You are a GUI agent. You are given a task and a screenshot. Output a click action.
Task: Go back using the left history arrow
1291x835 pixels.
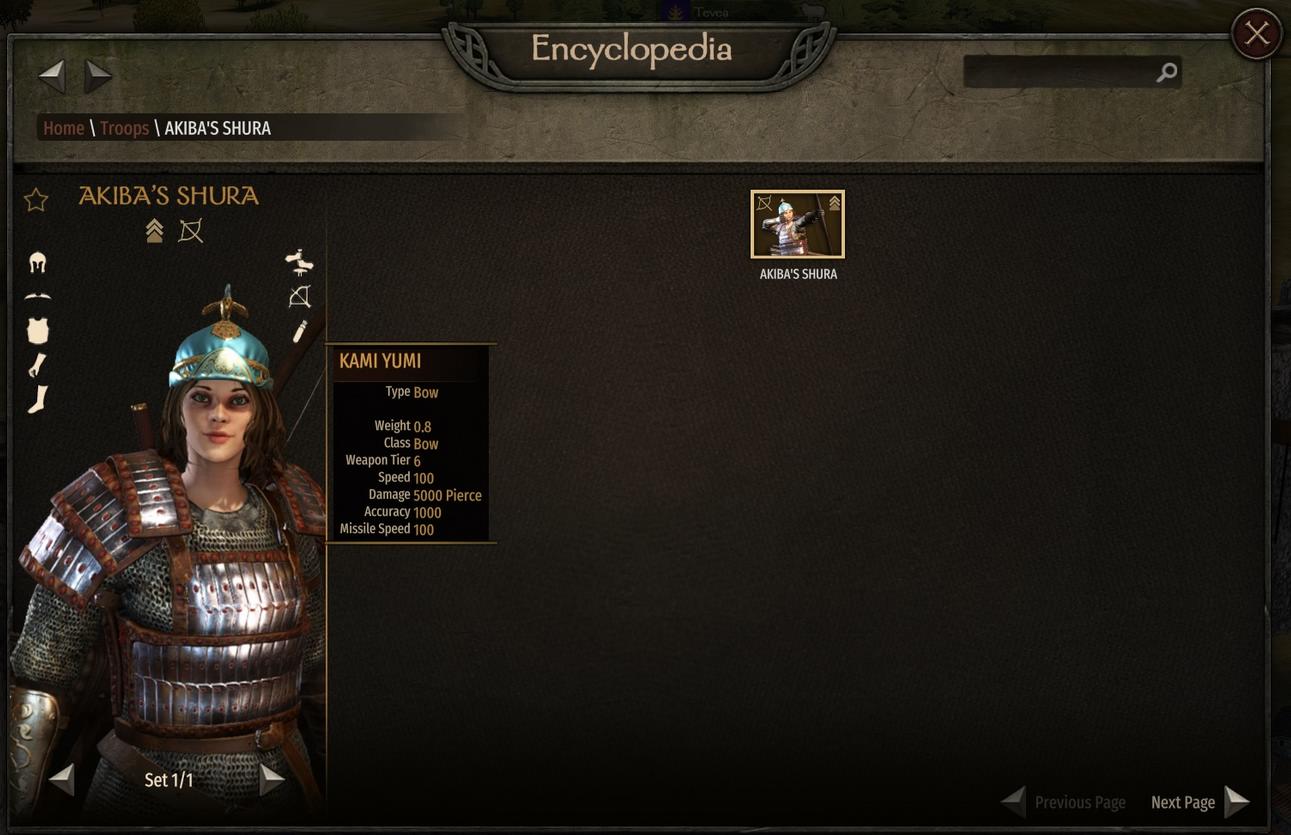click(x=52, y=75)
